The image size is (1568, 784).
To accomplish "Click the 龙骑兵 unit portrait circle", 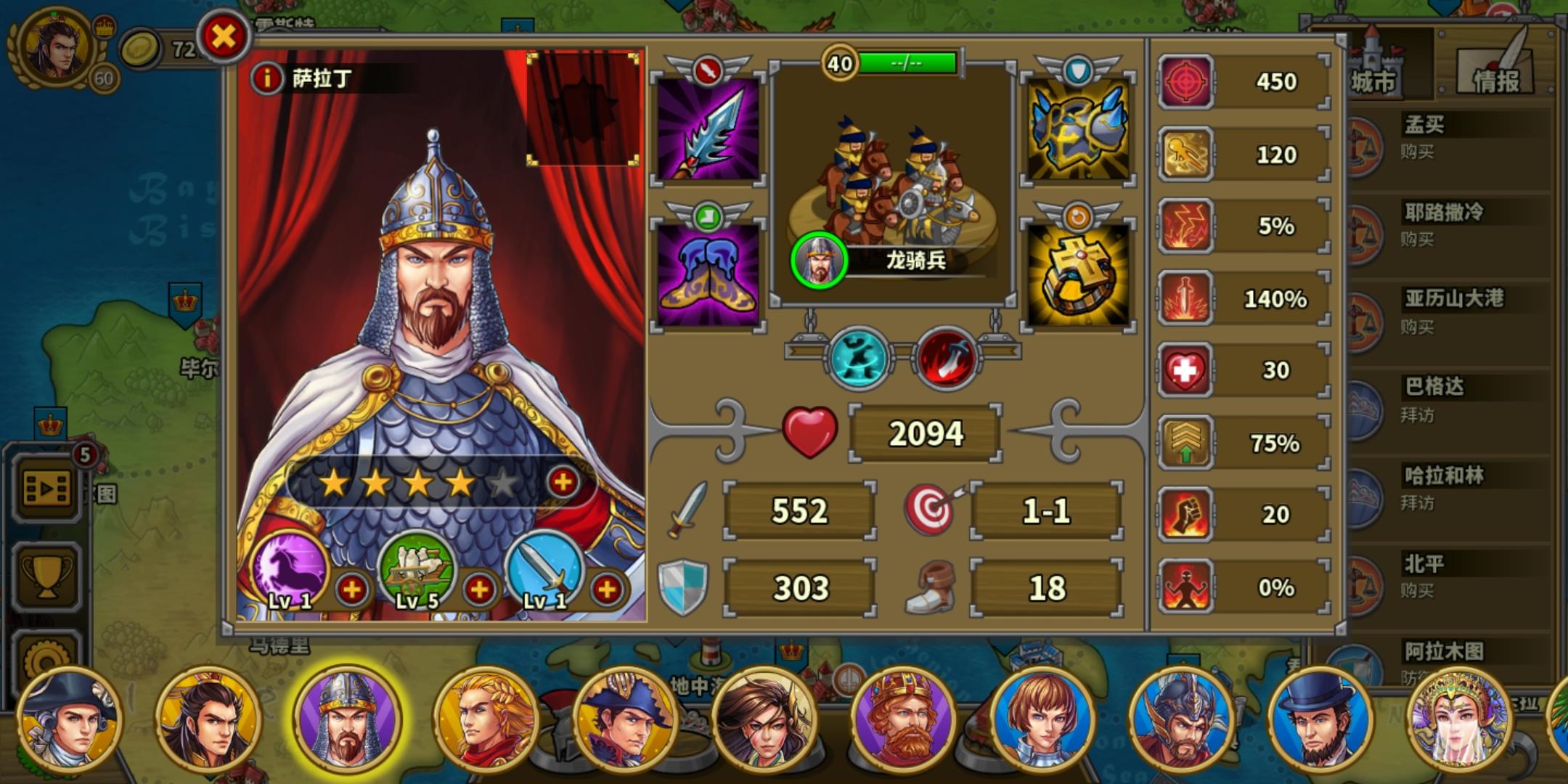I will [821, 259].
